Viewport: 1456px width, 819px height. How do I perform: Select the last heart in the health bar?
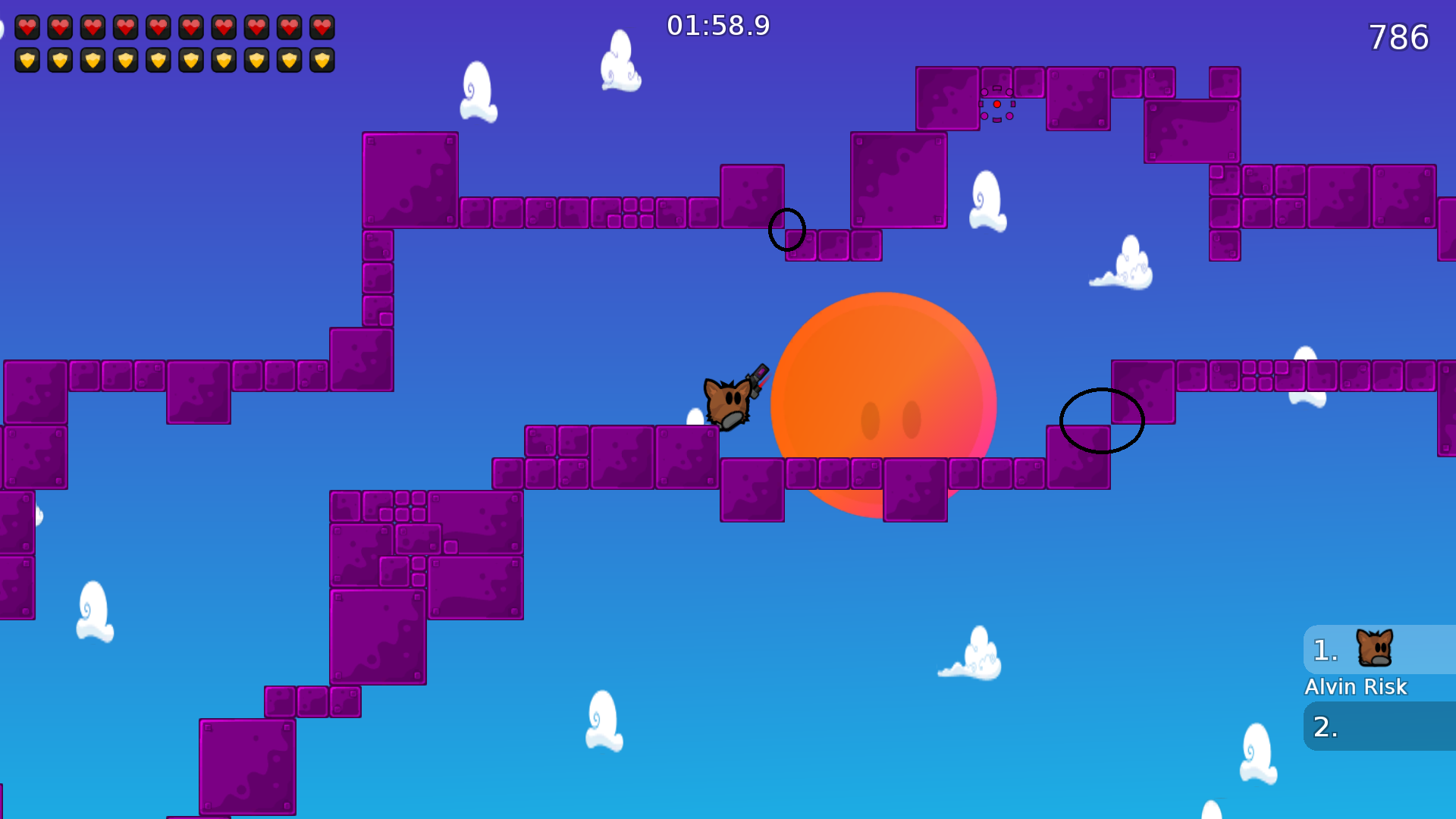(x=322, y=28)
